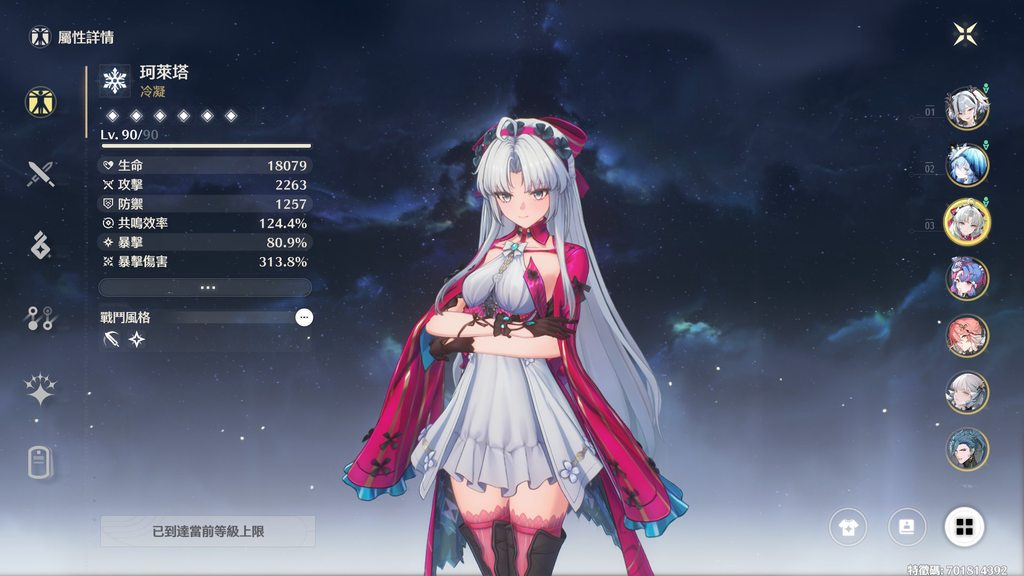The width and height of the screenshot is (1024, 576).
Task: Select the team slot 01 character portrait
Action: [967, 108]
